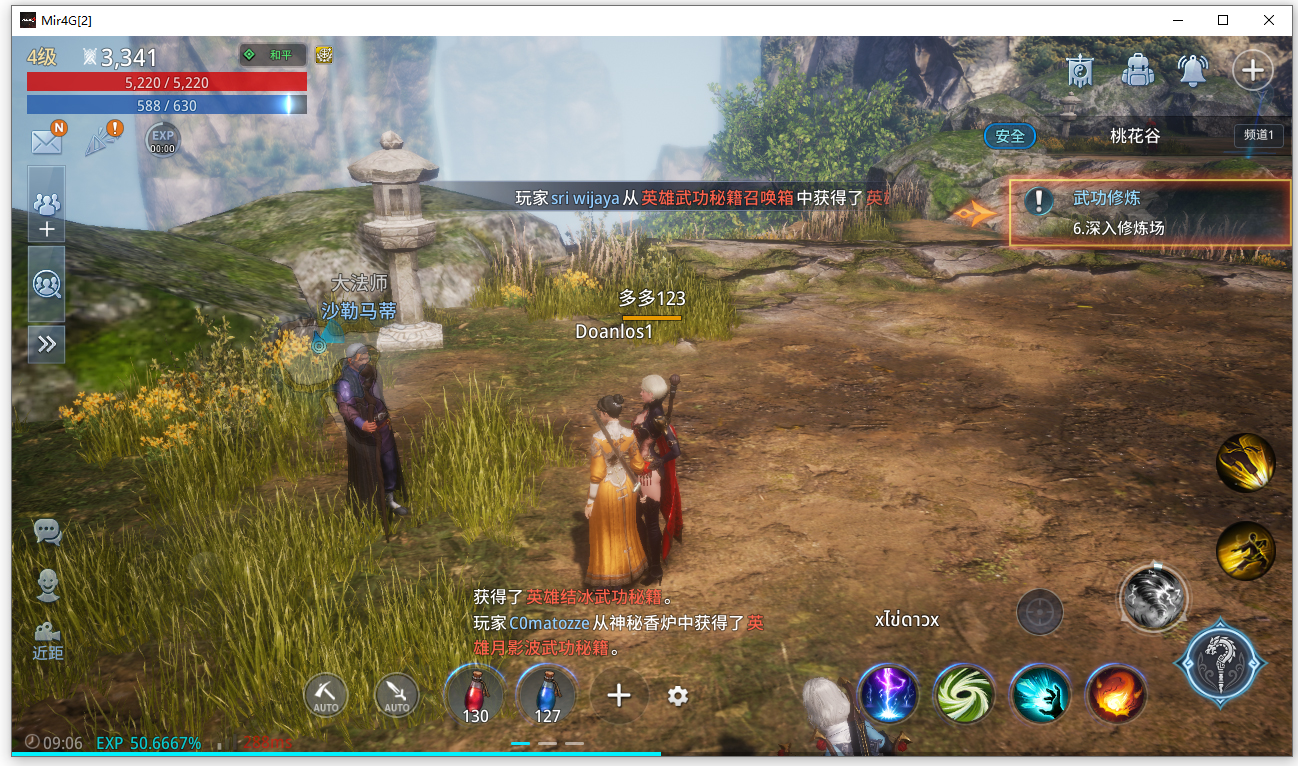This screenshot has height=766, width=1298.
Task: Tap the EXP boost timer icon
Action: (x=162, y=140)
